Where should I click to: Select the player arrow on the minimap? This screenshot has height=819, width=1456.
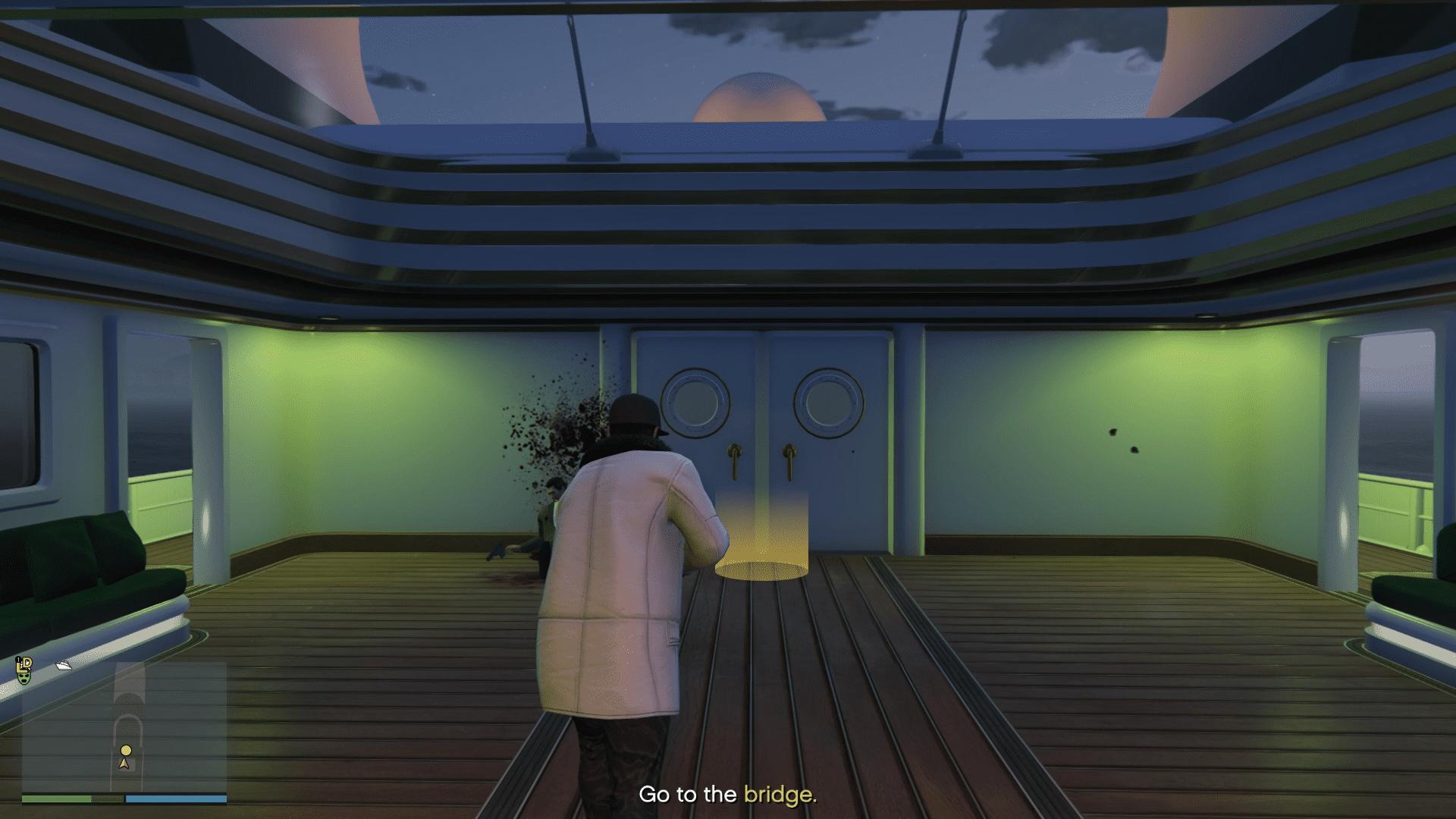pyautogui.click(x=124, y=764)
